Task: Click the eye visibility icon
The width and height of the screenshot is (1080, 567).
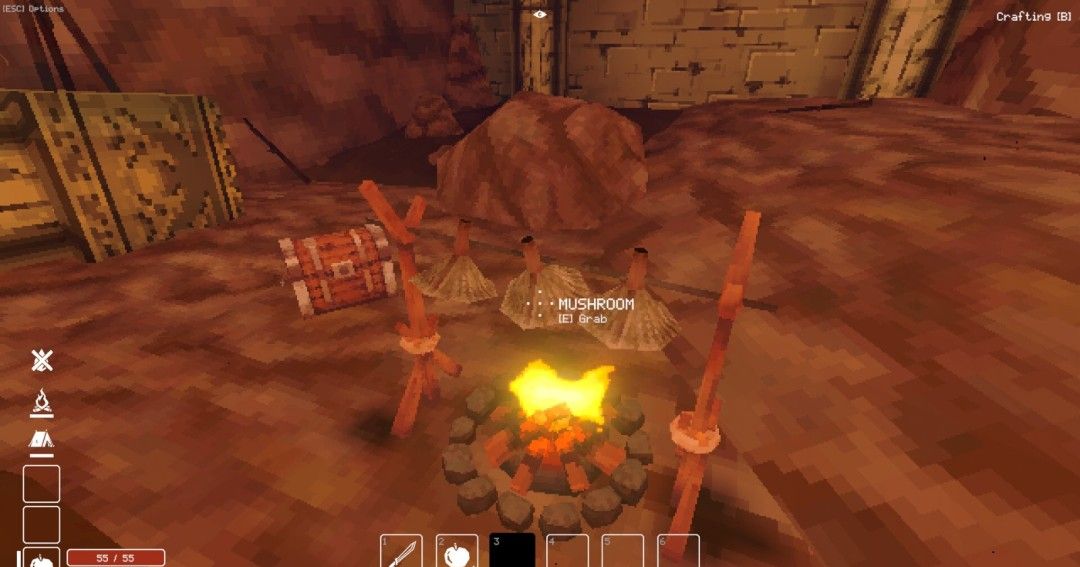Action: pyautogui.click(x=540, y=14)
